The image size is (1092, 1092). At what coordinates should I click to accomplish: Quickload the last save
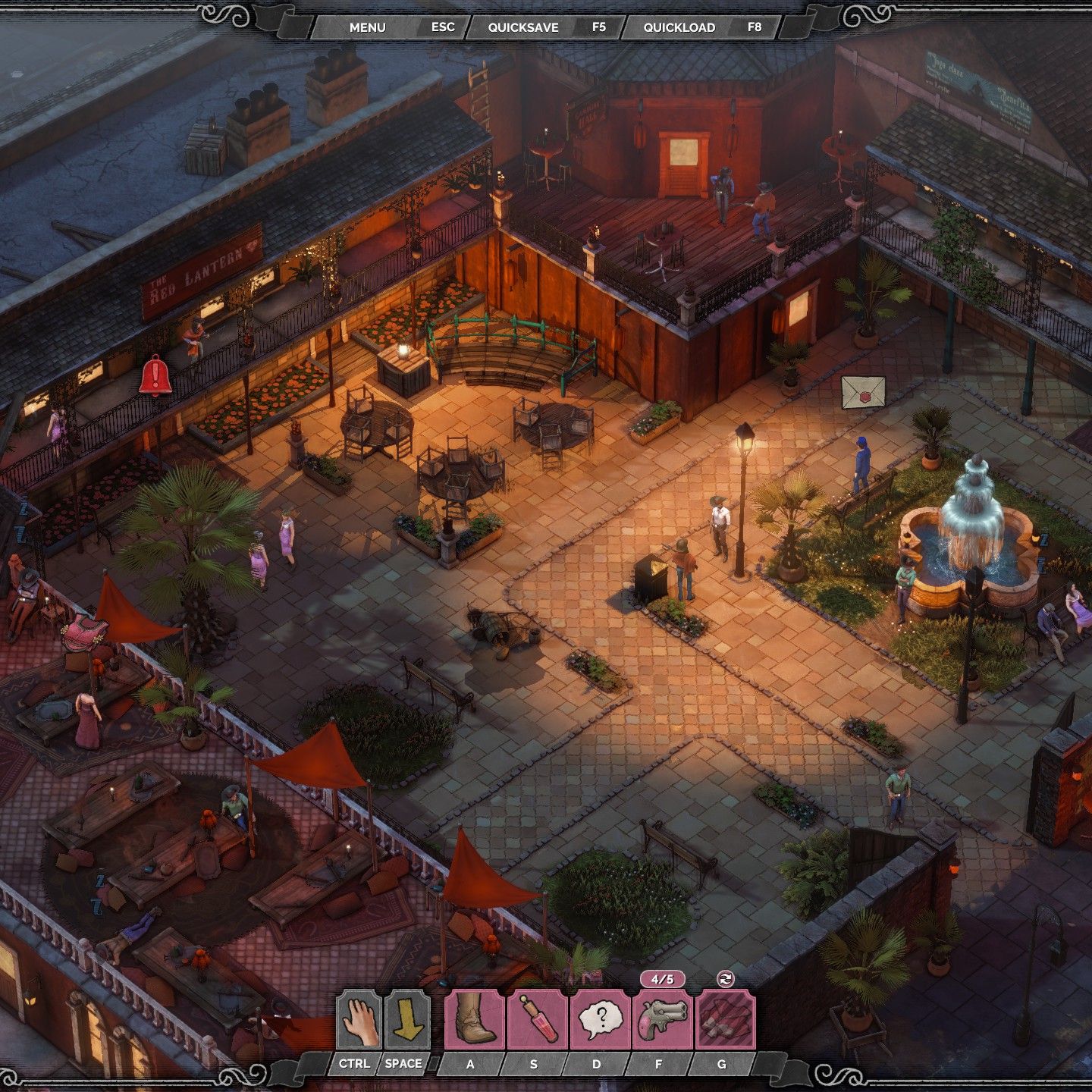pos(679,27)
